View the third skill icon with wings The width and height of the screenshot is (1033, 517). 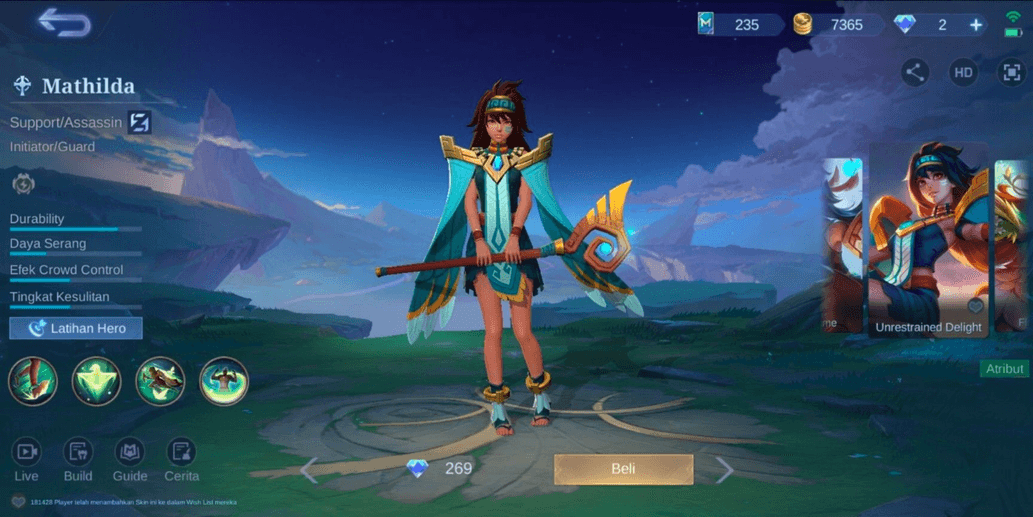pos(160,381)
